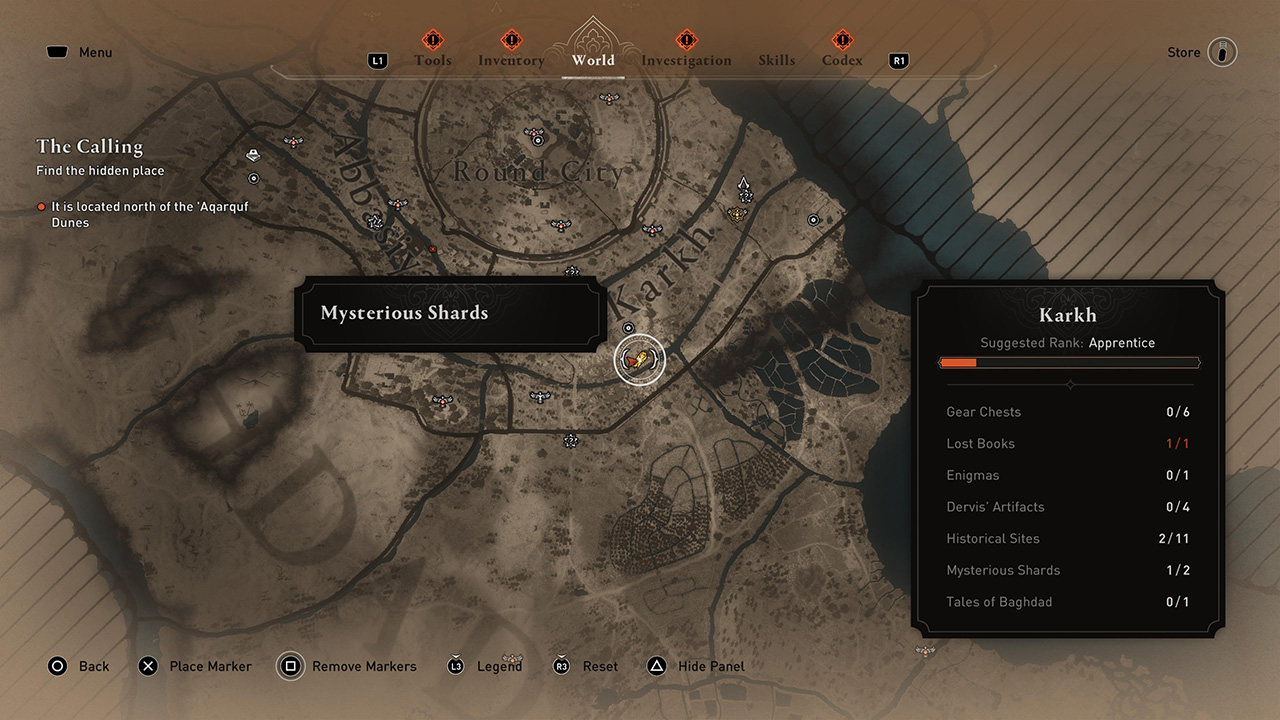Switch to the Skills tab
1280x720 pixels.
777,60
